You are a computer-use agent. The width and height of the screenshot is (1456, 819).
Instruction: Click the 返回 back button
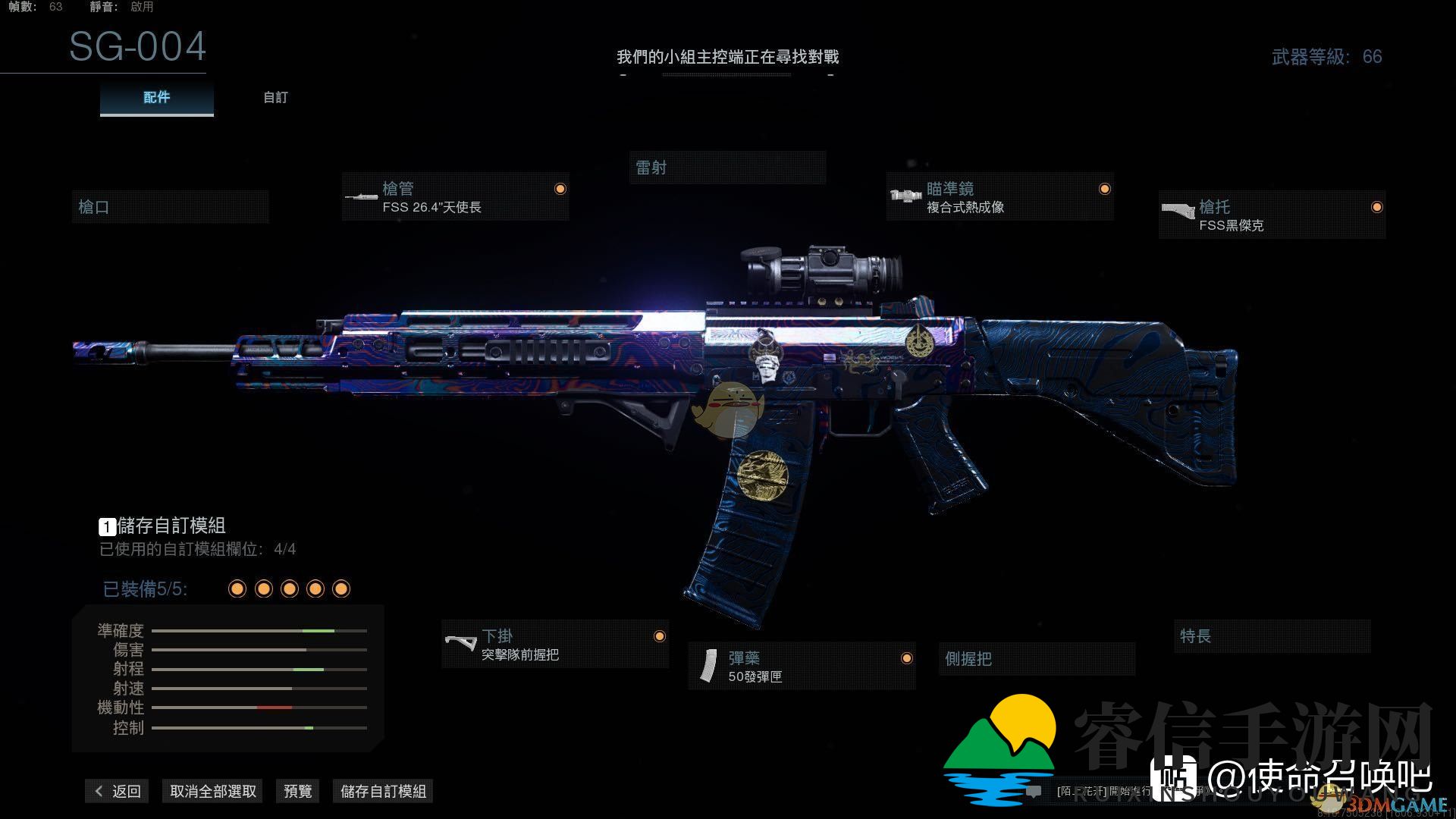tap(118, 791)
